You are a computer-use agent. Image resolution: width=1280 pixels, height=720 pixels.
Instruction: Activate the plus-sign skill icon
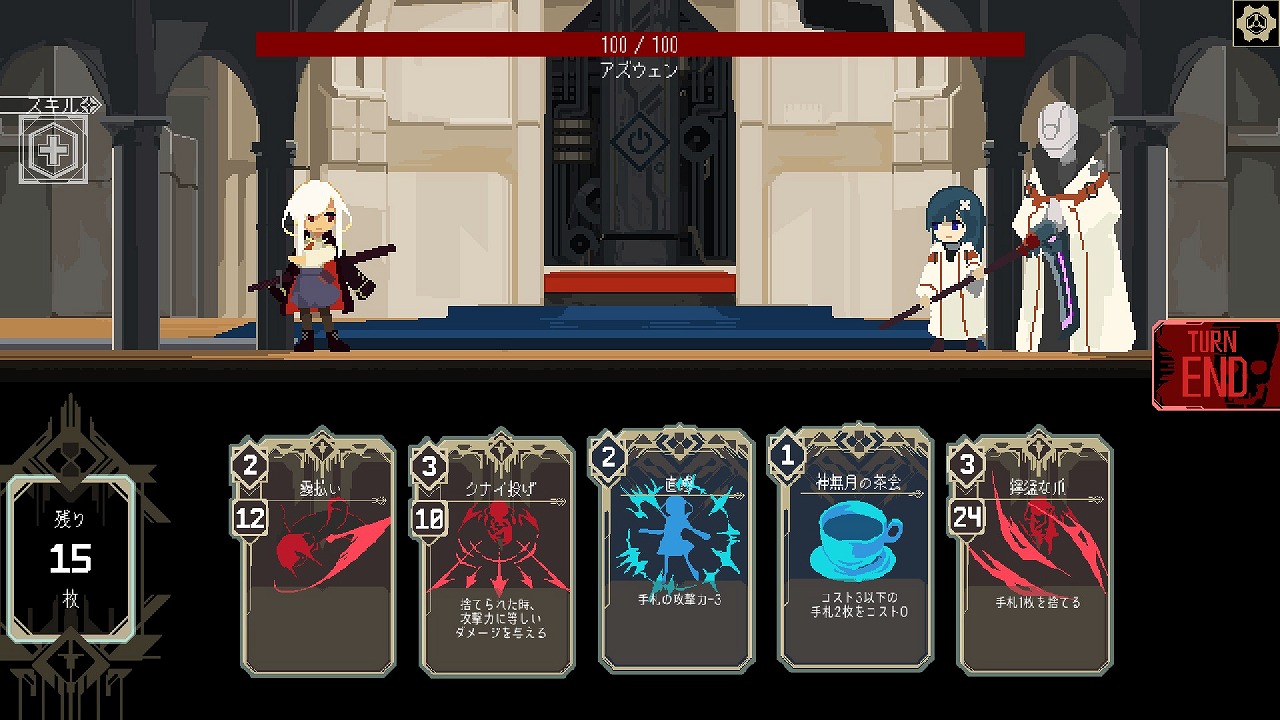[53, 150]
